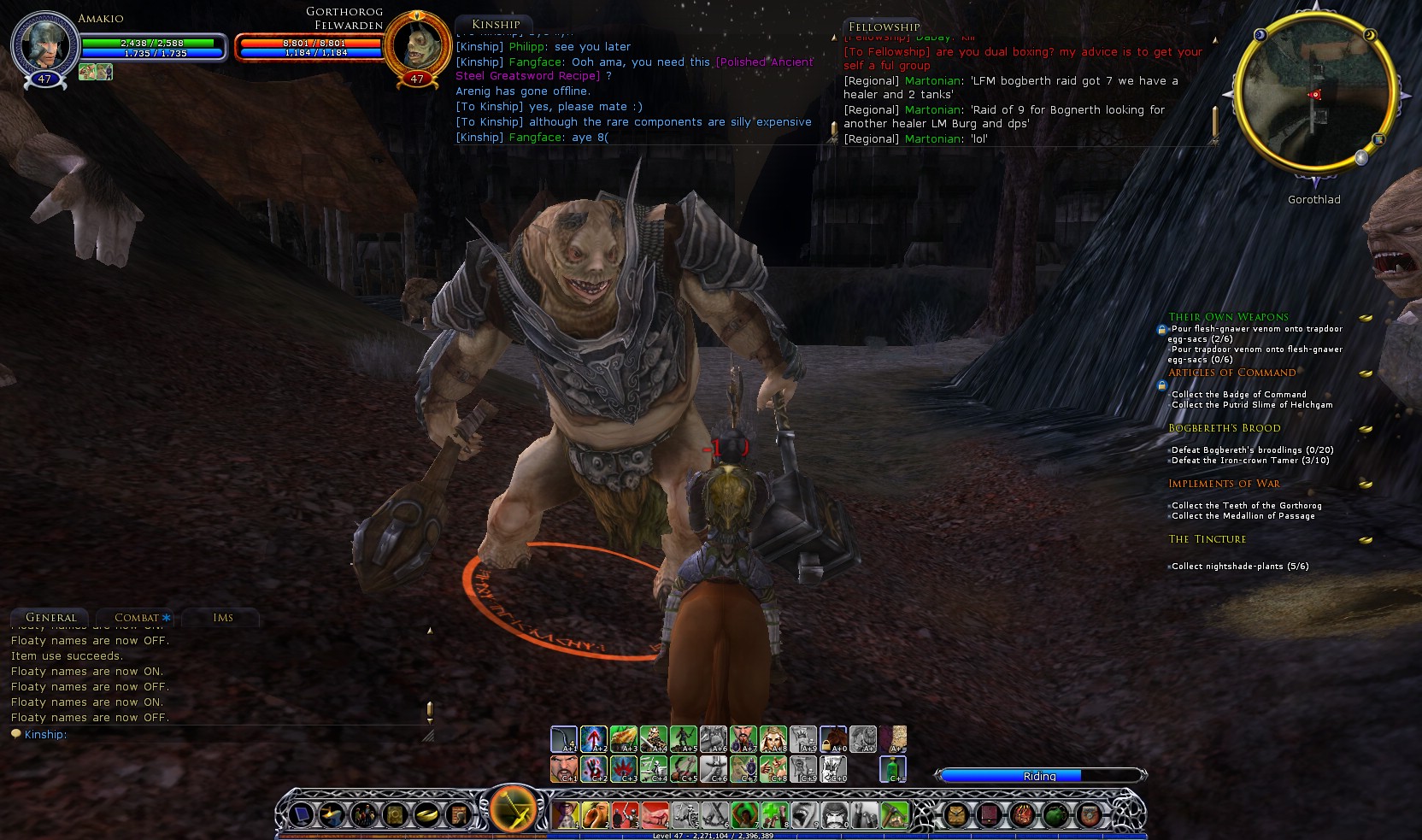This screenshot has width=1422, height=840.
Task: Open the Polished Ancient Steel Greatsword Recipe link
Action: coord(633,68)
